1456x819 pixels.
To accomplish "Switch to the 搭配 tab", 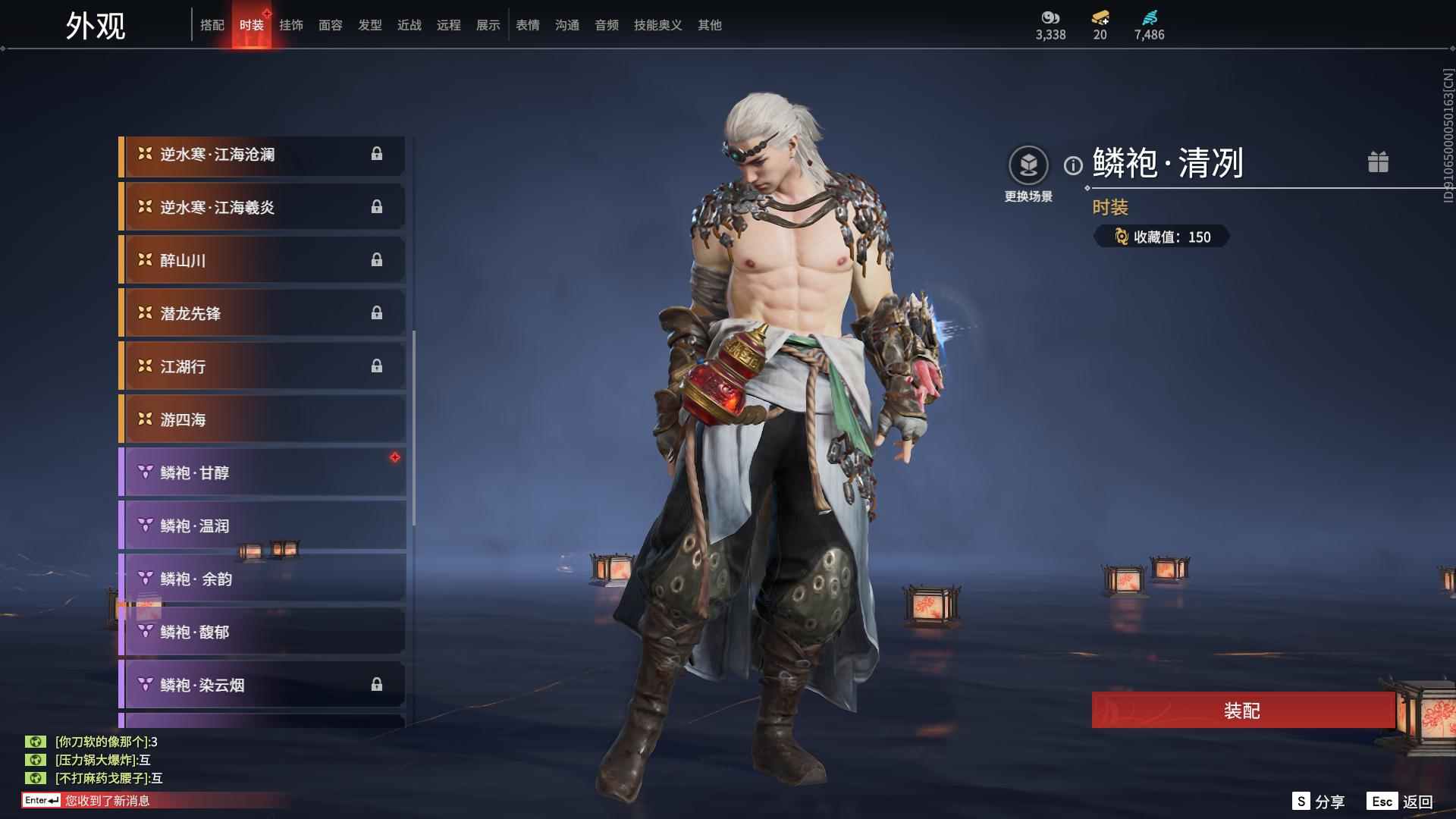I will click(212, 25).
